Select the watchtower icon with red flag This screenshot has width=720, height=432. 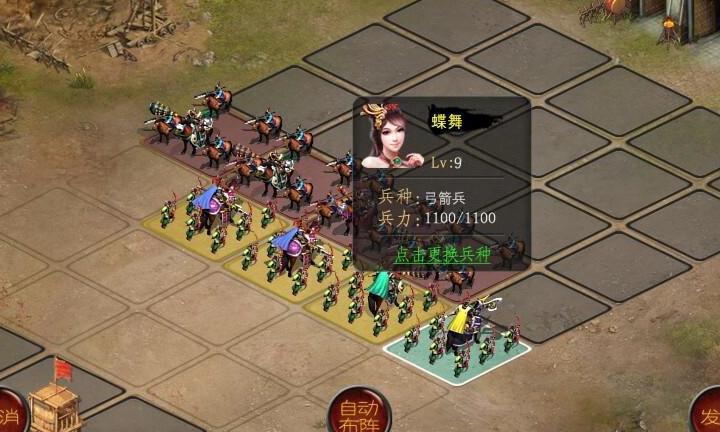[56, 399]
